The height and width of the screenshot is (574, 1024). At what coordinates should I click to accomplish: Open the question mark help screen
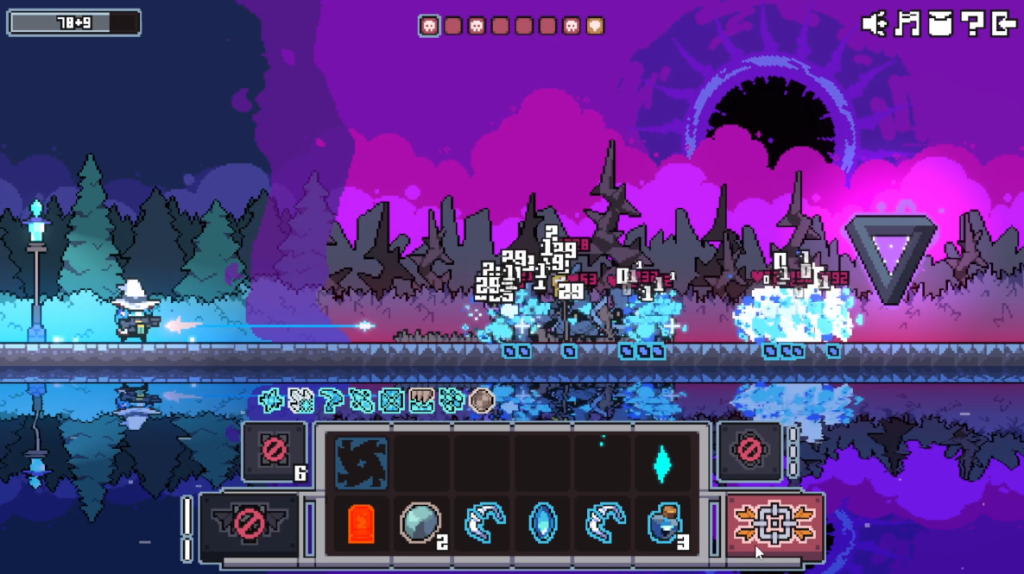click(x=972, y=24)
